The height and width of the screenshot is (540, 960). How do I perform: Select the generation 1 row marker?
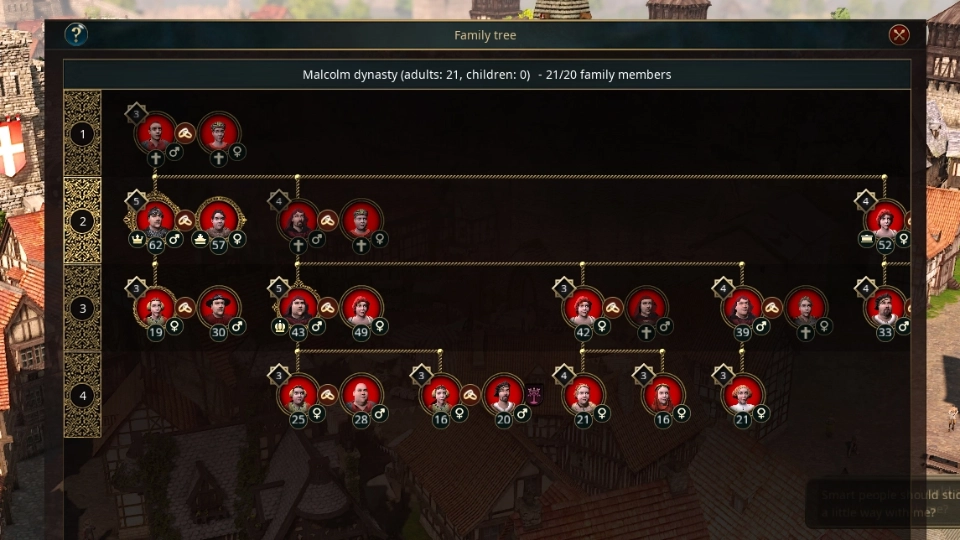83,134
